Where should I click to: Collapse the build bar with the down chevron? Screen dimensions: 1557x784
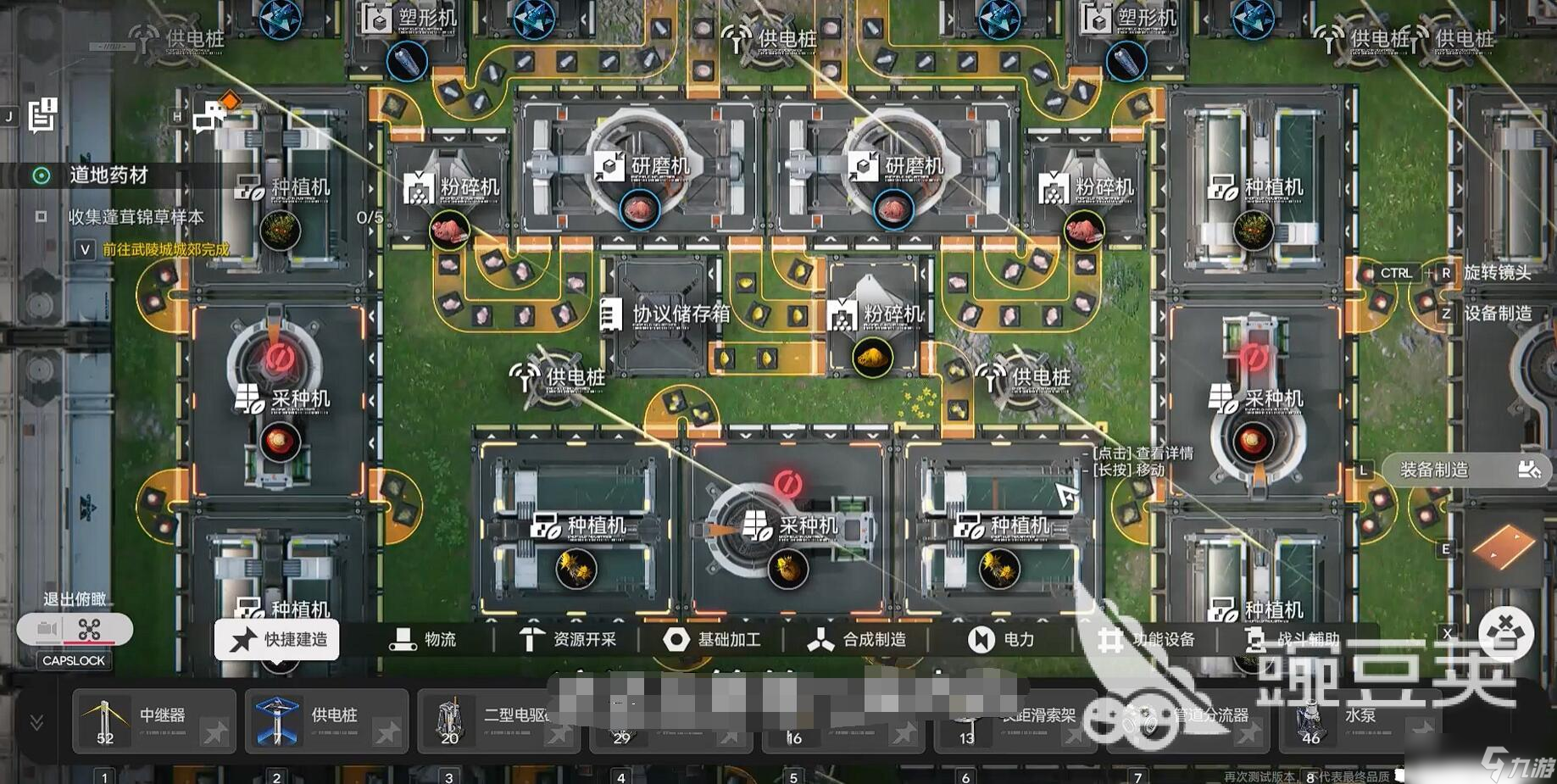36,722
